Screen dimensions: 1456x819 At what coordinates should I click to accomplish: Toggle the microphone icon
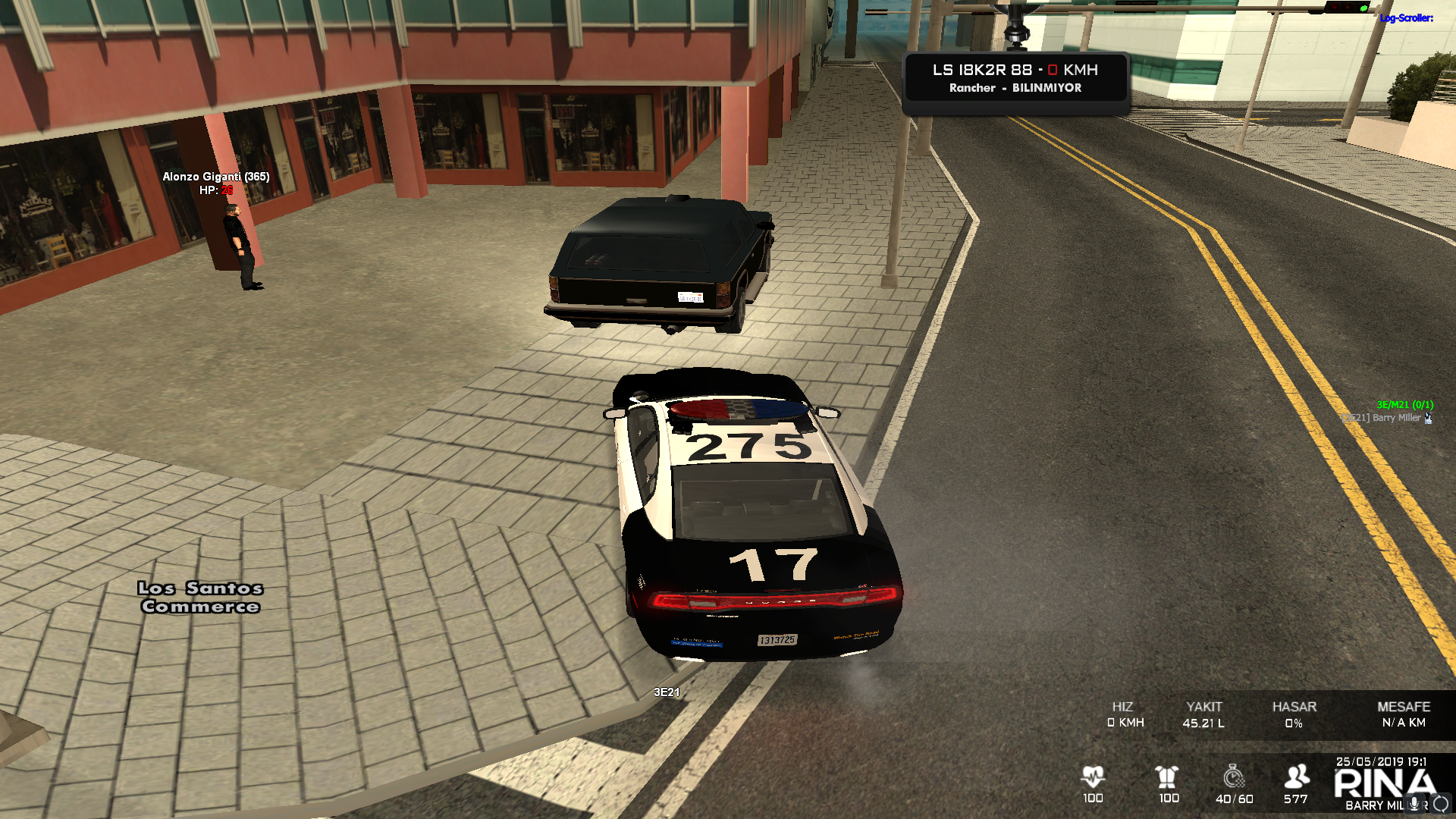point(1414,804)
